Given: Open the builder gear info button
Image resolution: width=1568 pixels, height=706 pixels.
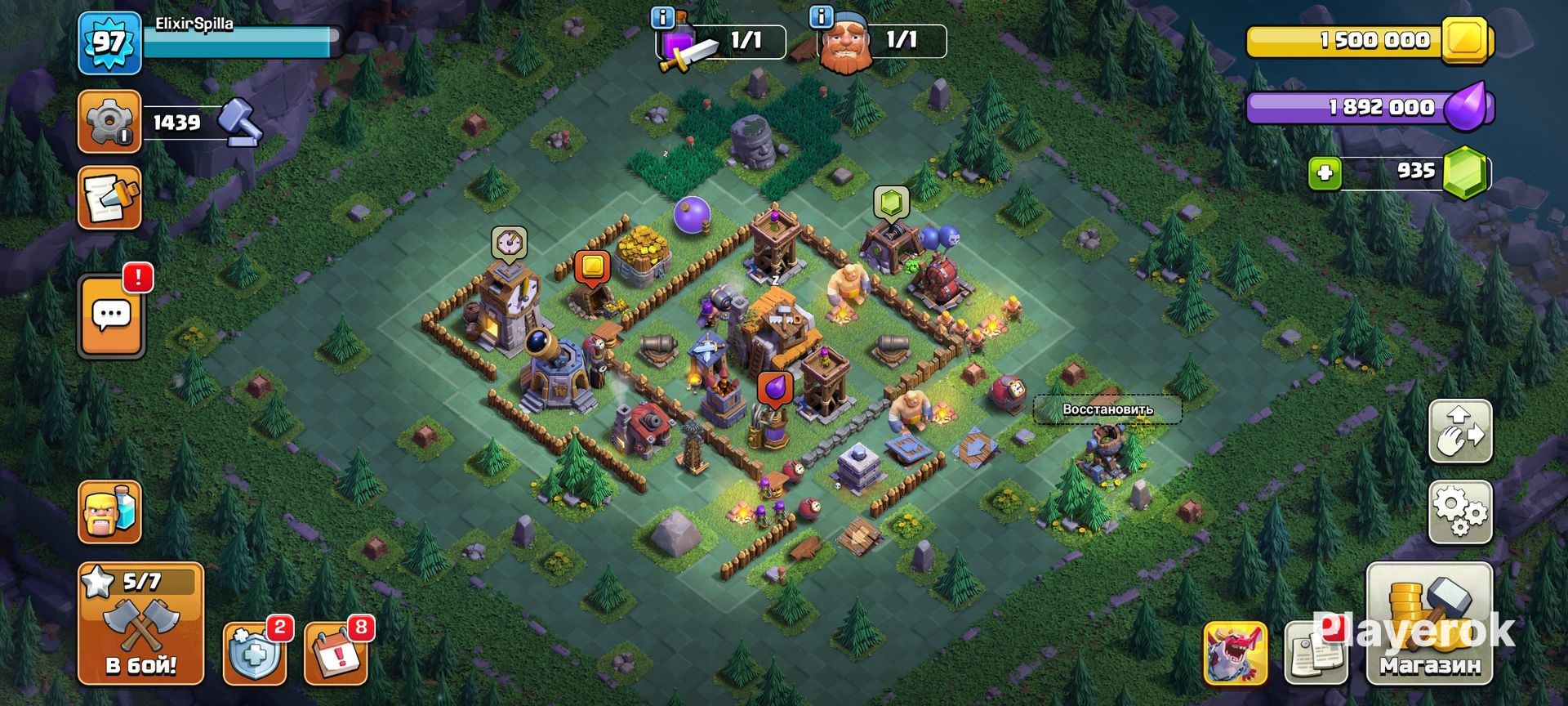Looking at the screenshot, I should click(109, 122).
